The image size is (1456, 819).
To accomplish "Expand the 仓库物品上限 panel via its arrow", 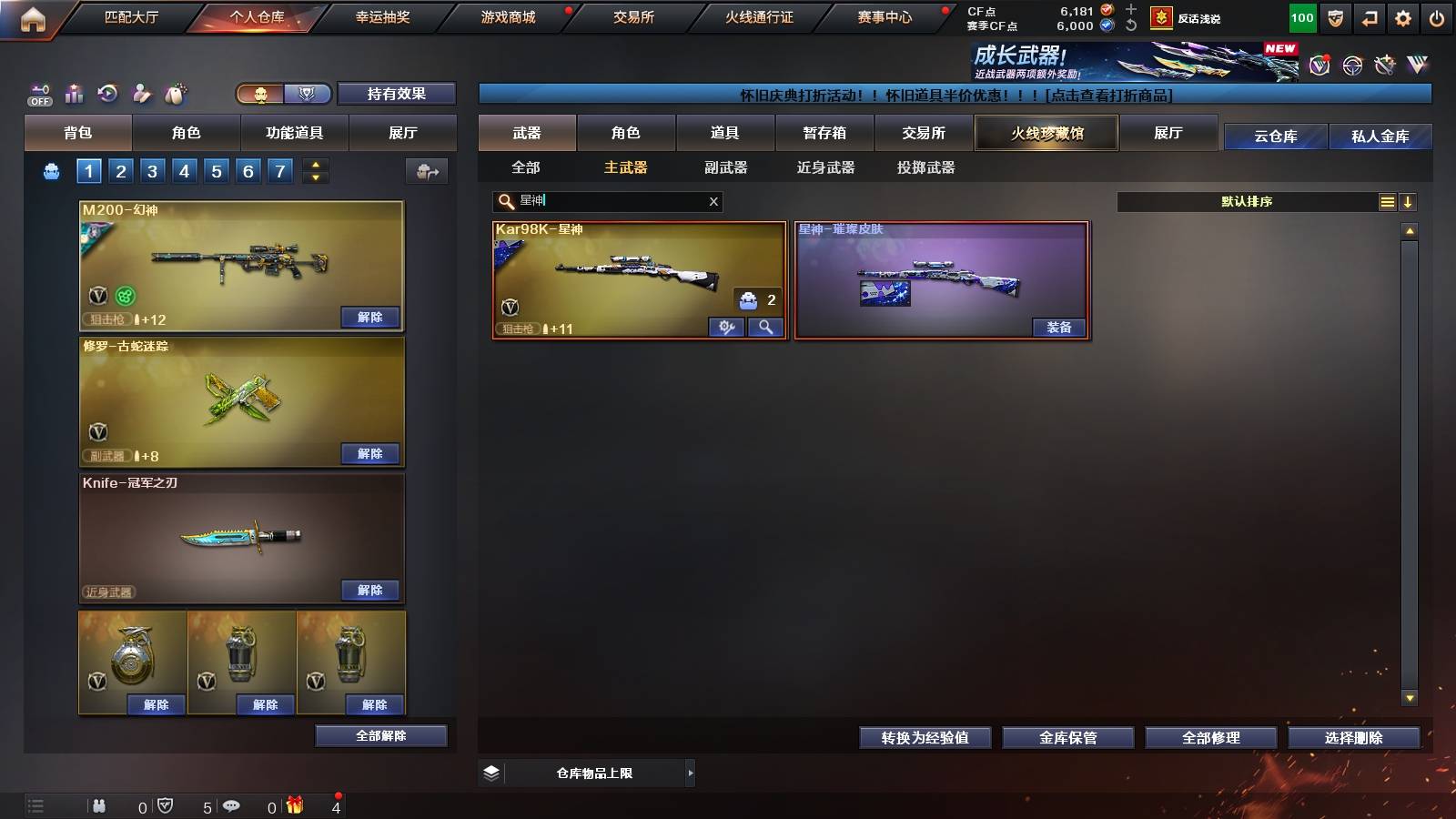I will [x=689, y=772].
